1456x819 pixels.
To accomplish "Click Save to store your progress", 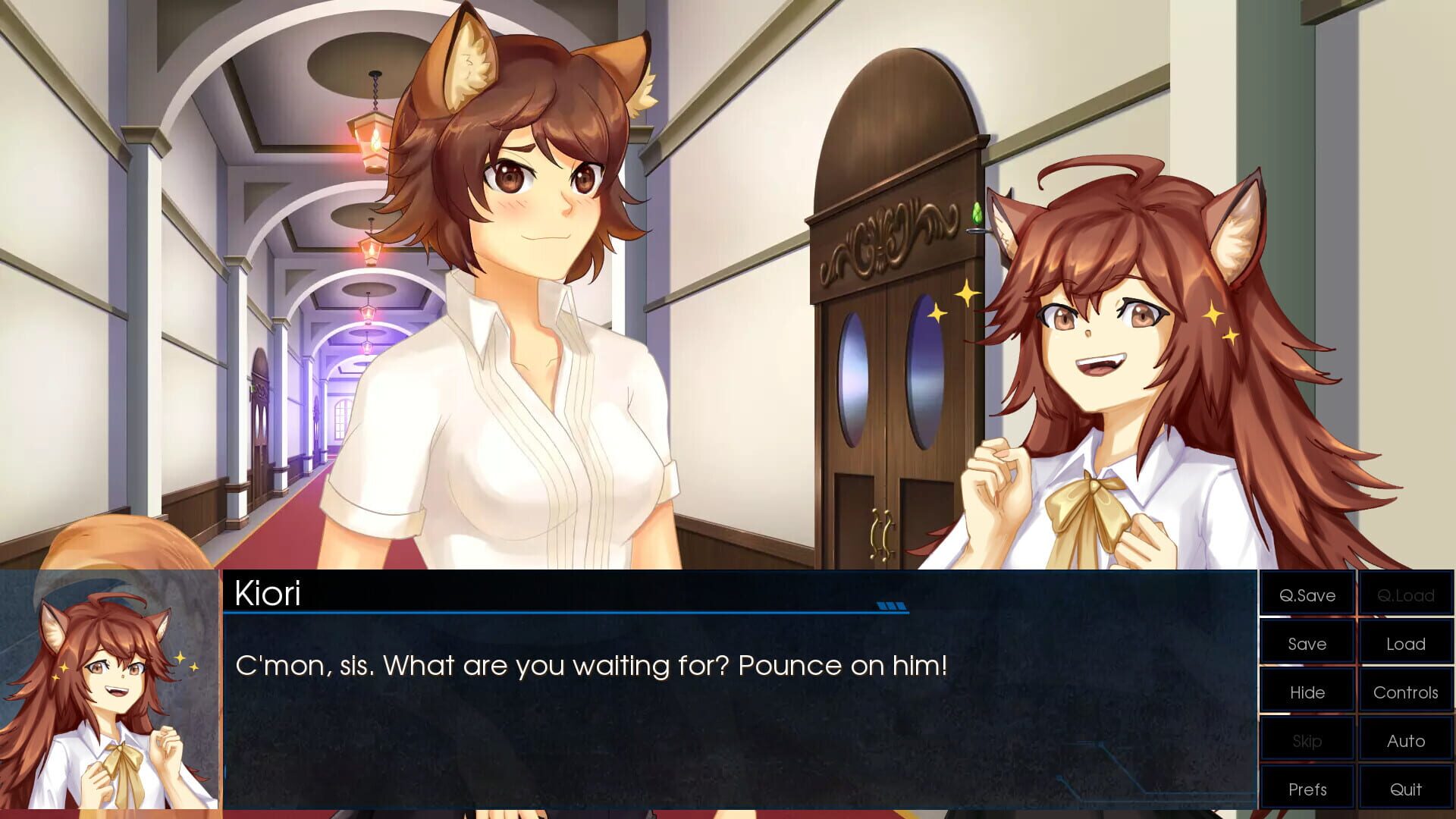I will point(1306,643).
